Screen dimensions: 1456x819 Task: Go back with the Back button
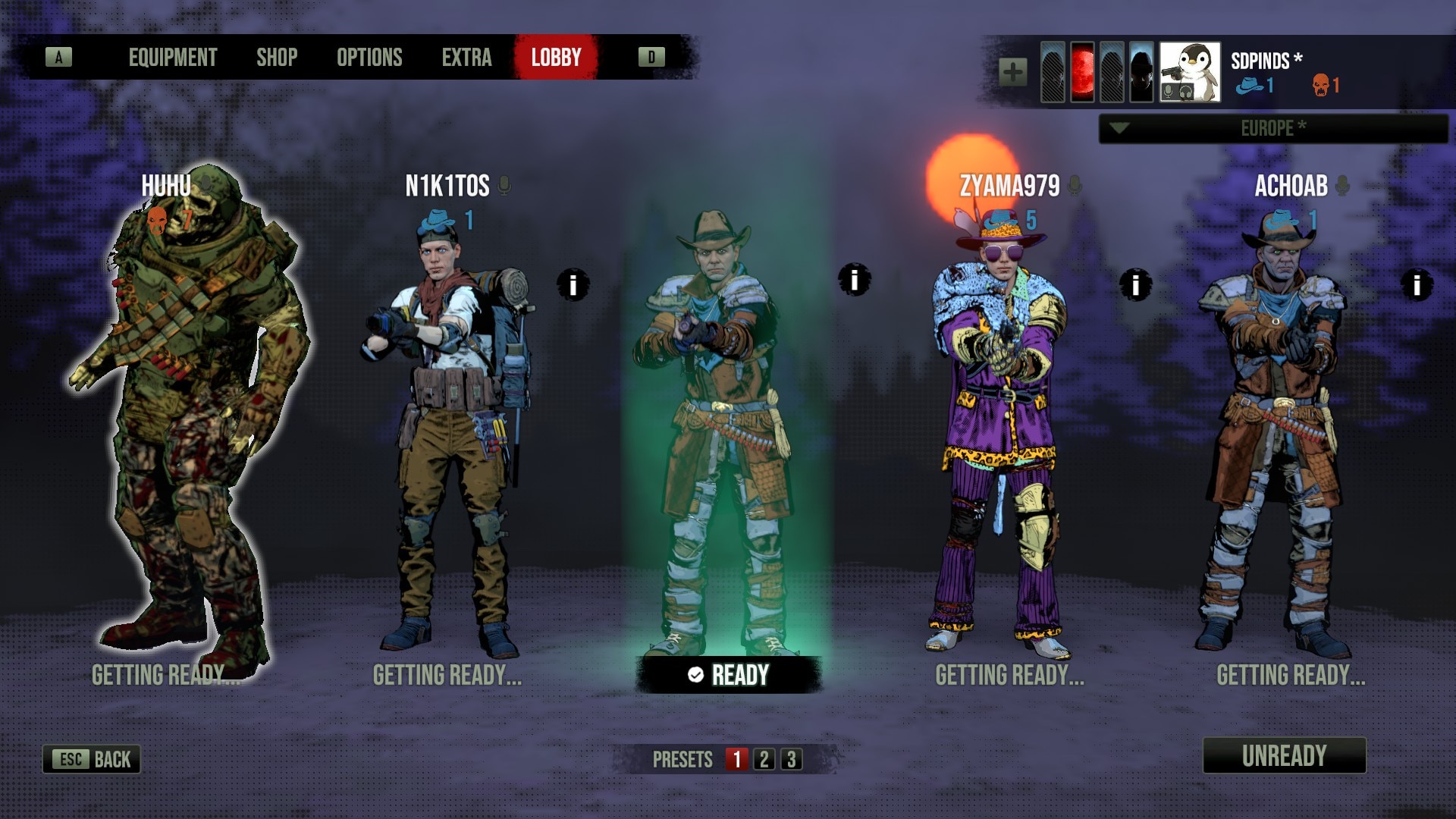(92, 759)
